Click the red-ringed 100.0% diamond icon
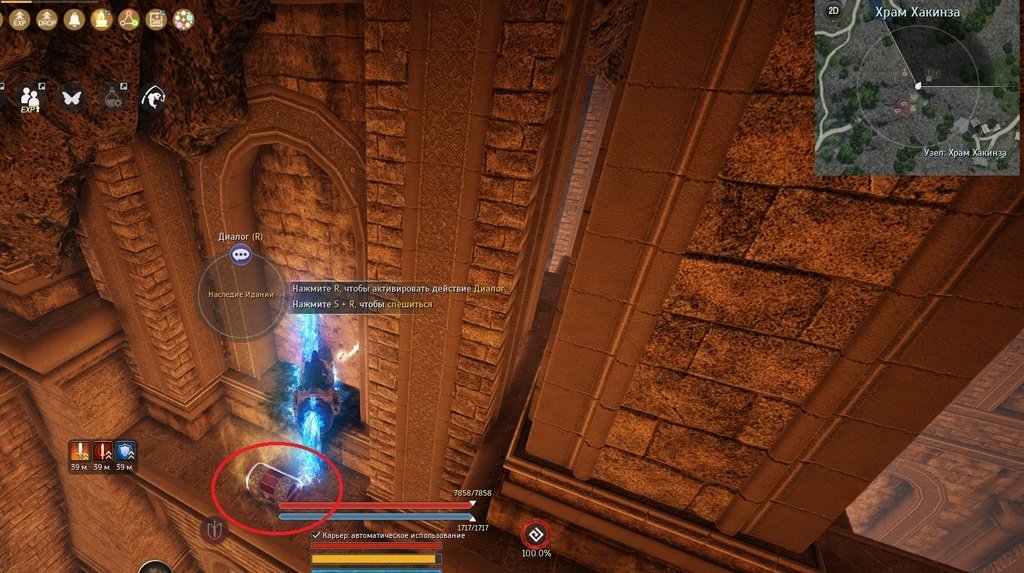The image size is (1024, 573). click(x=535, y=533)
